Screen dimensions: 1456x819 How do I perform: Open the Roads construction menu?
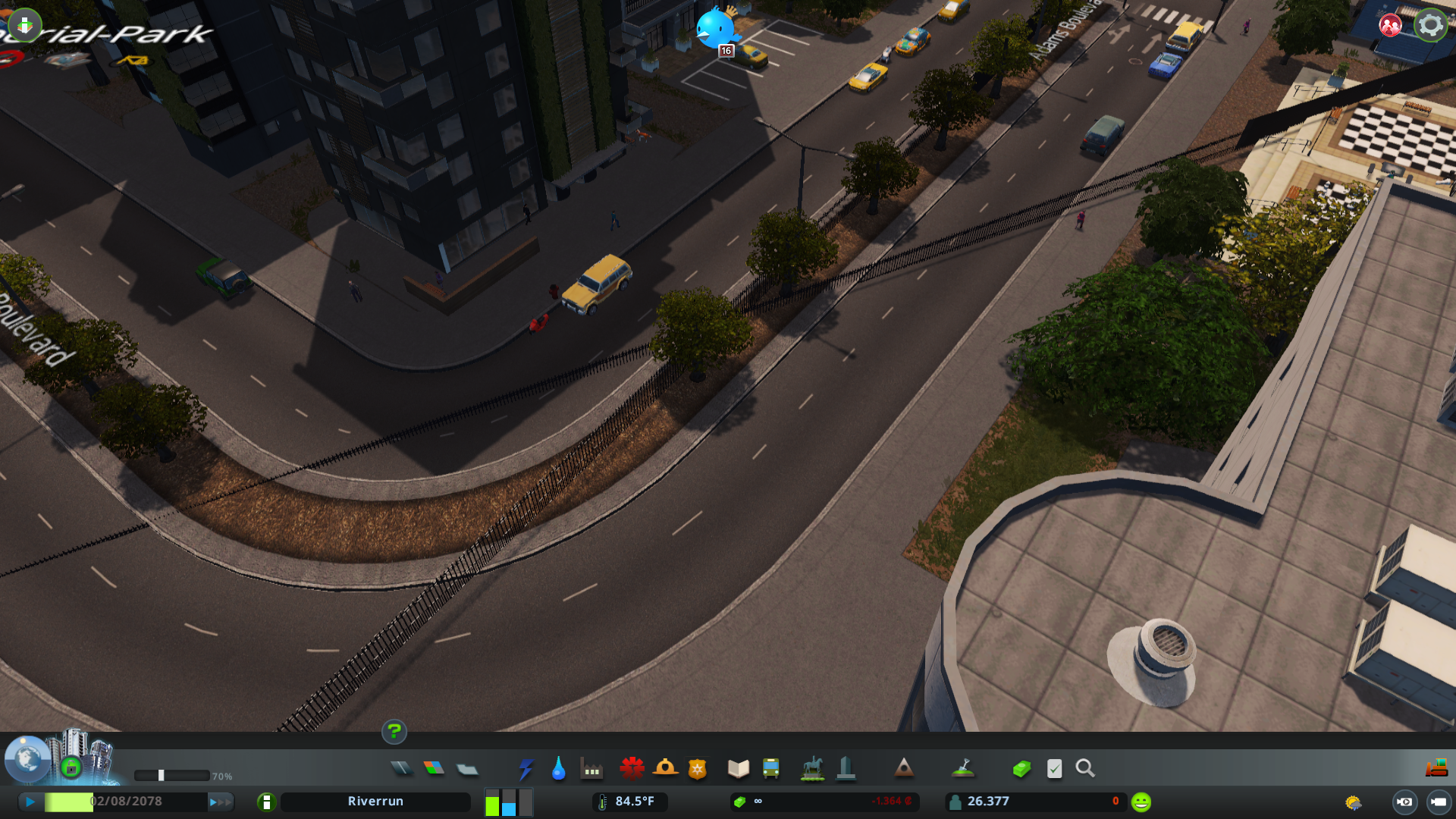click(403, 768)
